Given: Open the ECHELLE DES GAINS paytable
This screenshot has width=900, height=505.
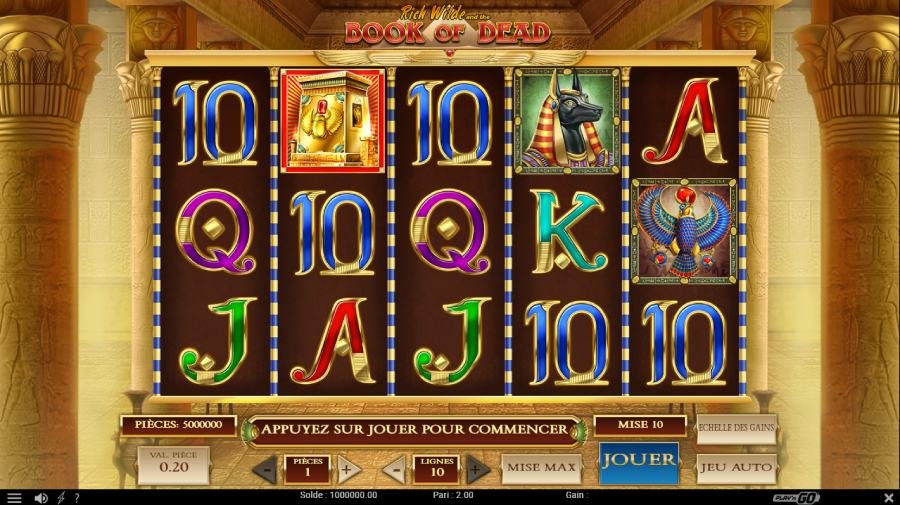Looking at the screenshot, I should point(736,428).
